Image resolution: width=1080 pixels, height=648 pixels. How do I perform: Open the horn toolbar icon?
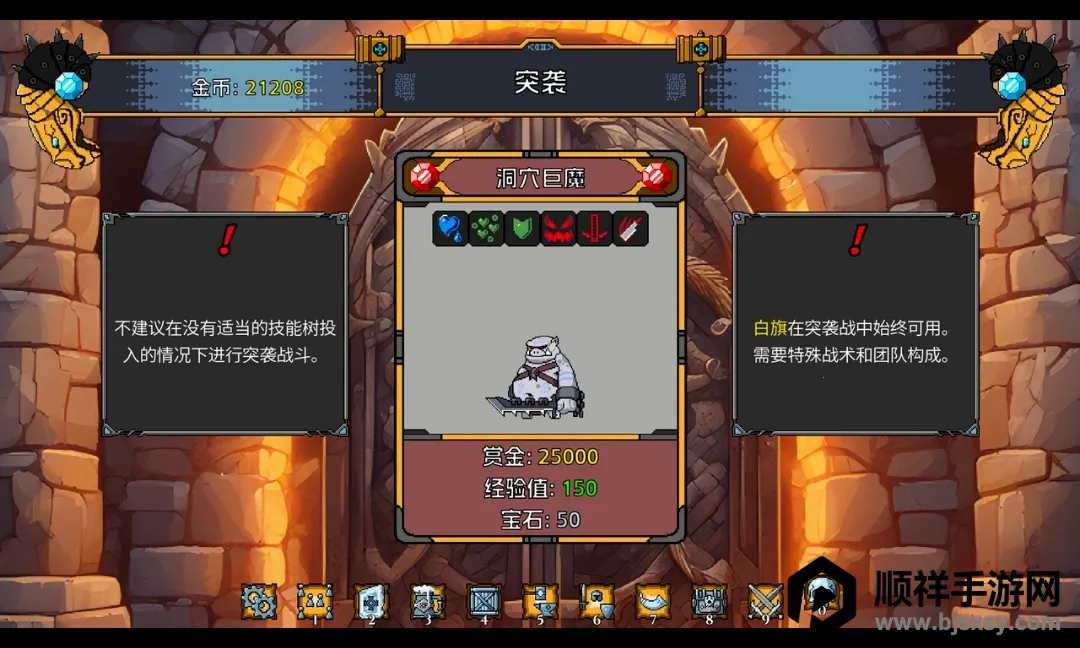coord(653,601)
